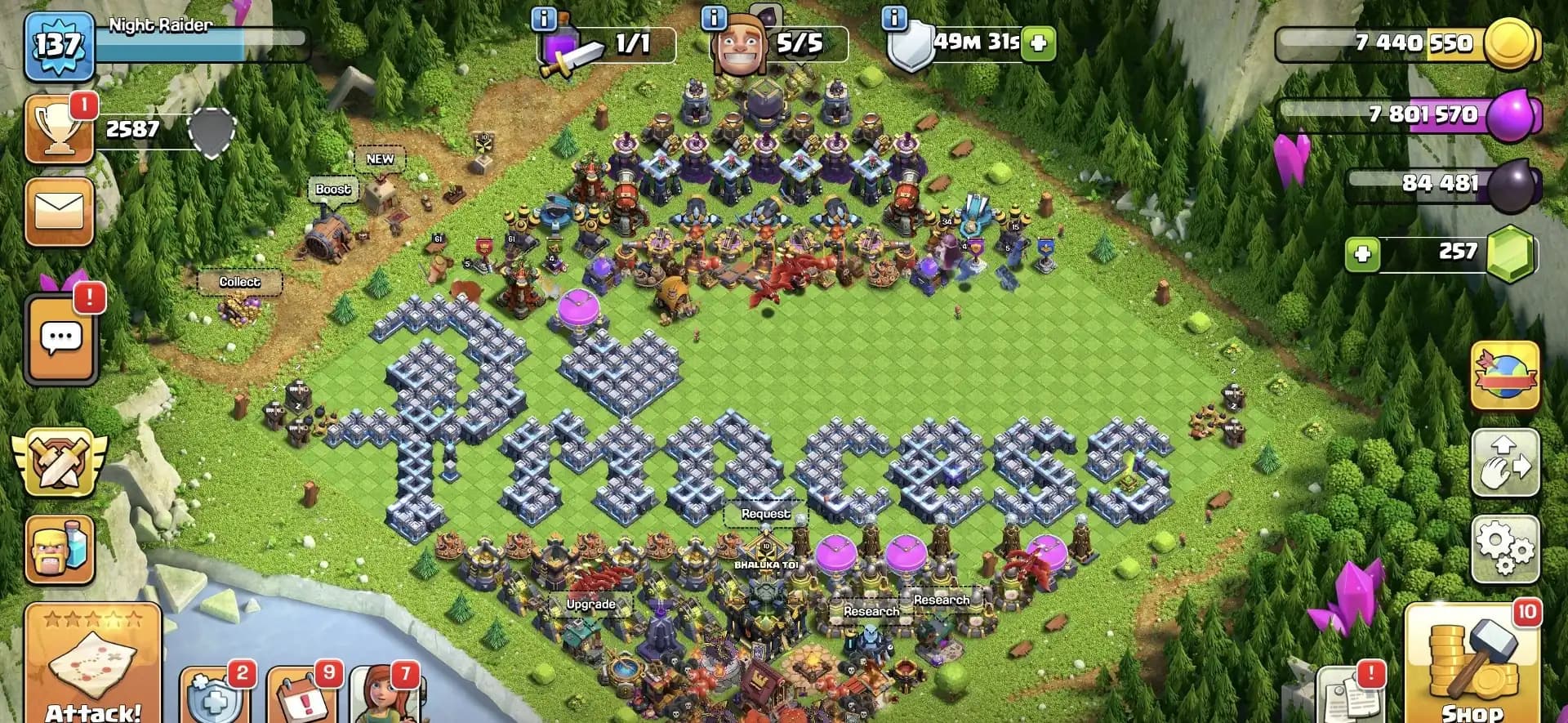
Task: Tap Collect above the gold resource
Action: tap(239, 281)
